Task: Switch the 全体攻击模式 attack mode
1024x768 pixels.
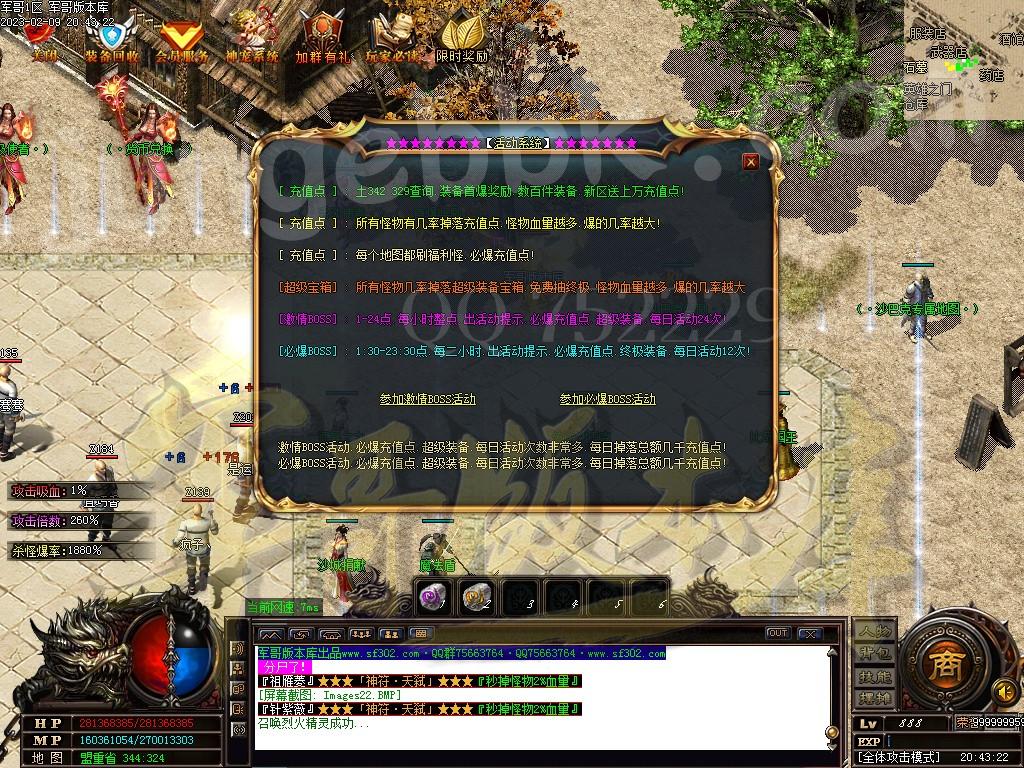Action: point(899,758)
